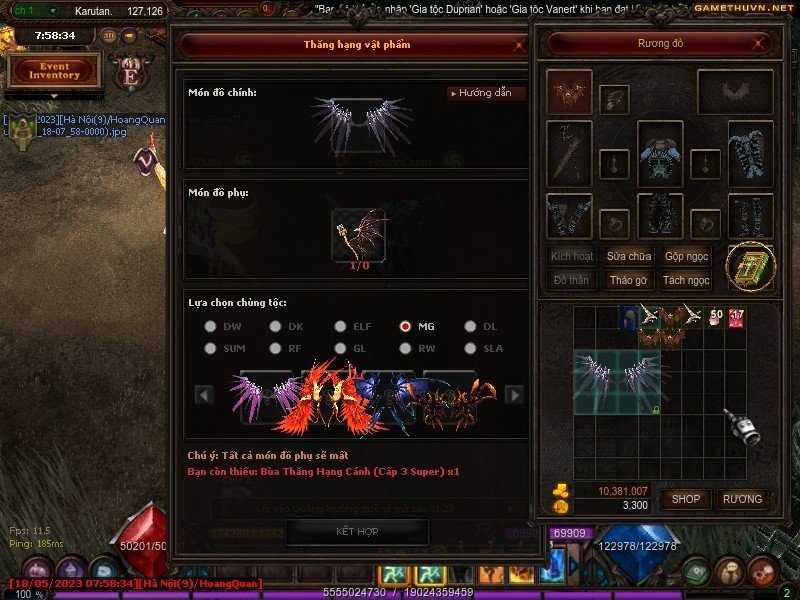Show previous wings with left arrow

(x=204, y=395)
